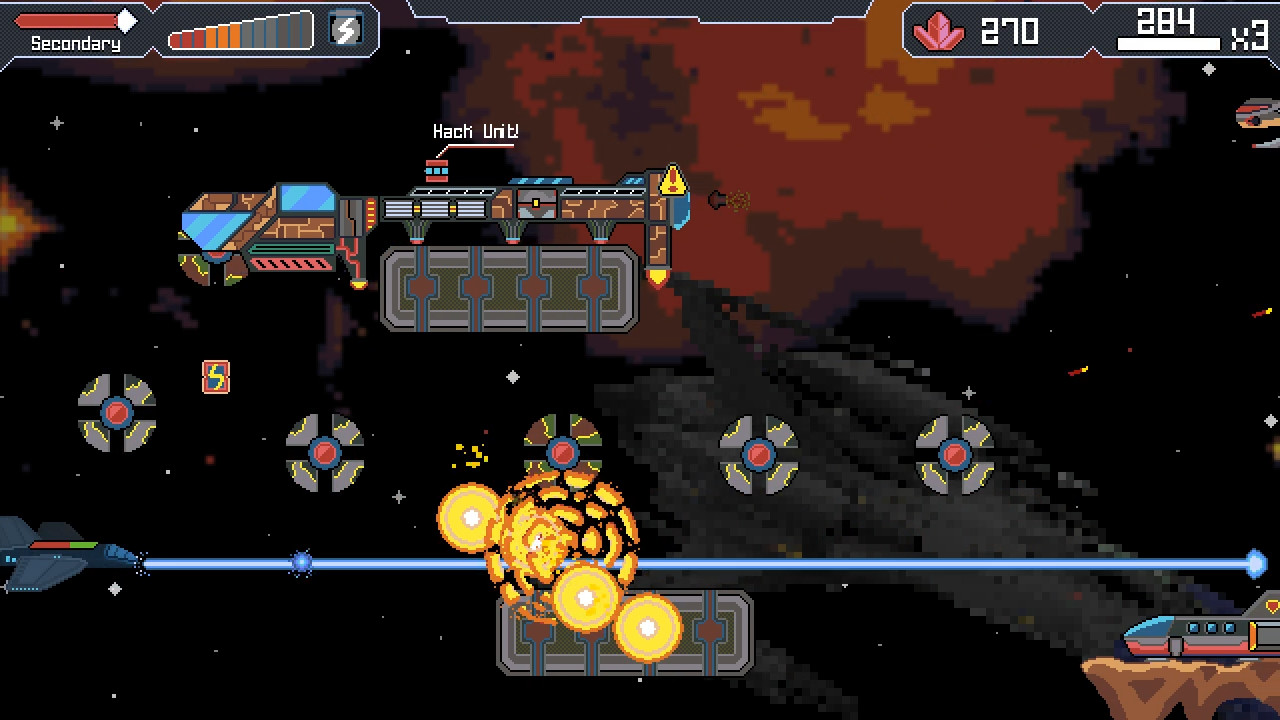Click the yellow warning triangle on the train
Screen dimensions: 1280x720
(674, 180)
